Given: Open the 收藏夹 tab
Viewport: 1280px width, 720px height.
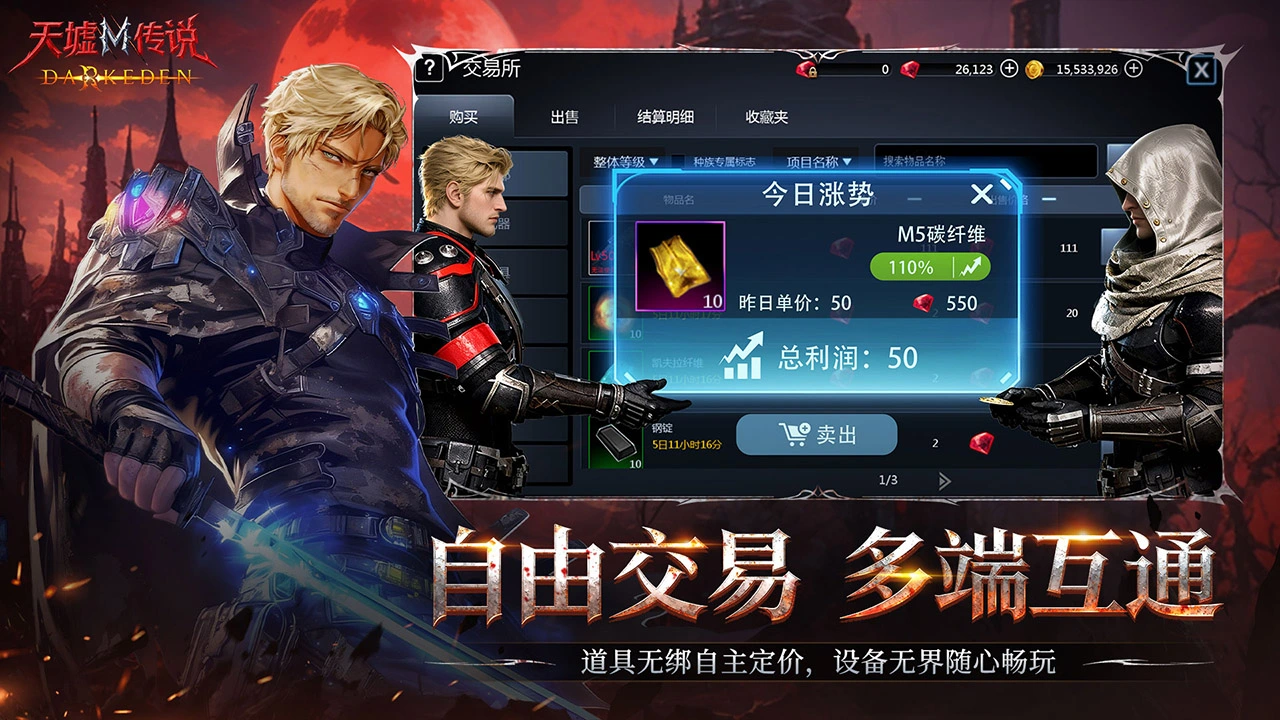Looking at the screenshot, I should tap(768, 116).
